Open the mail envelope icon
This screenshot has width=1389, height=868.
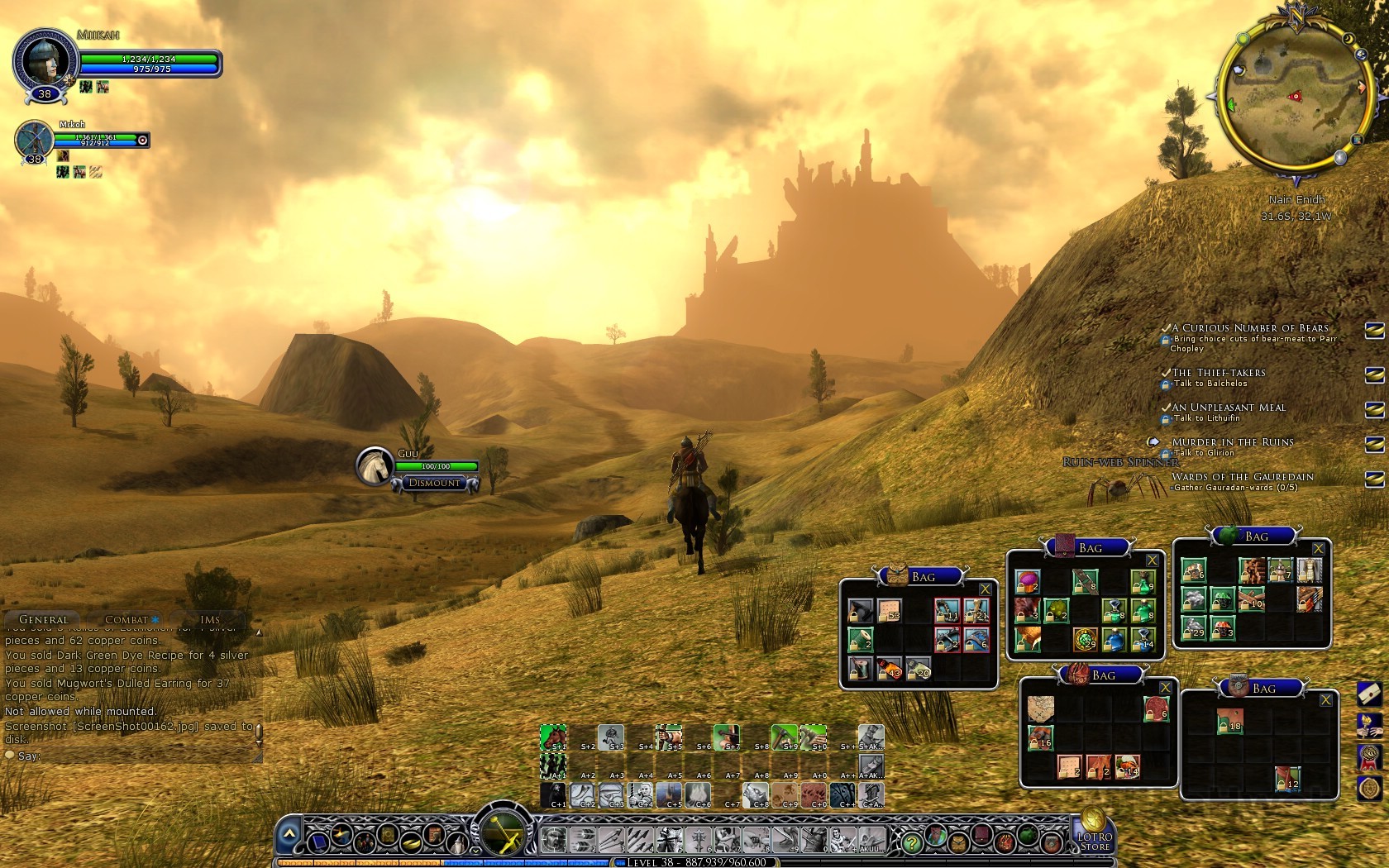[1370, 693]
